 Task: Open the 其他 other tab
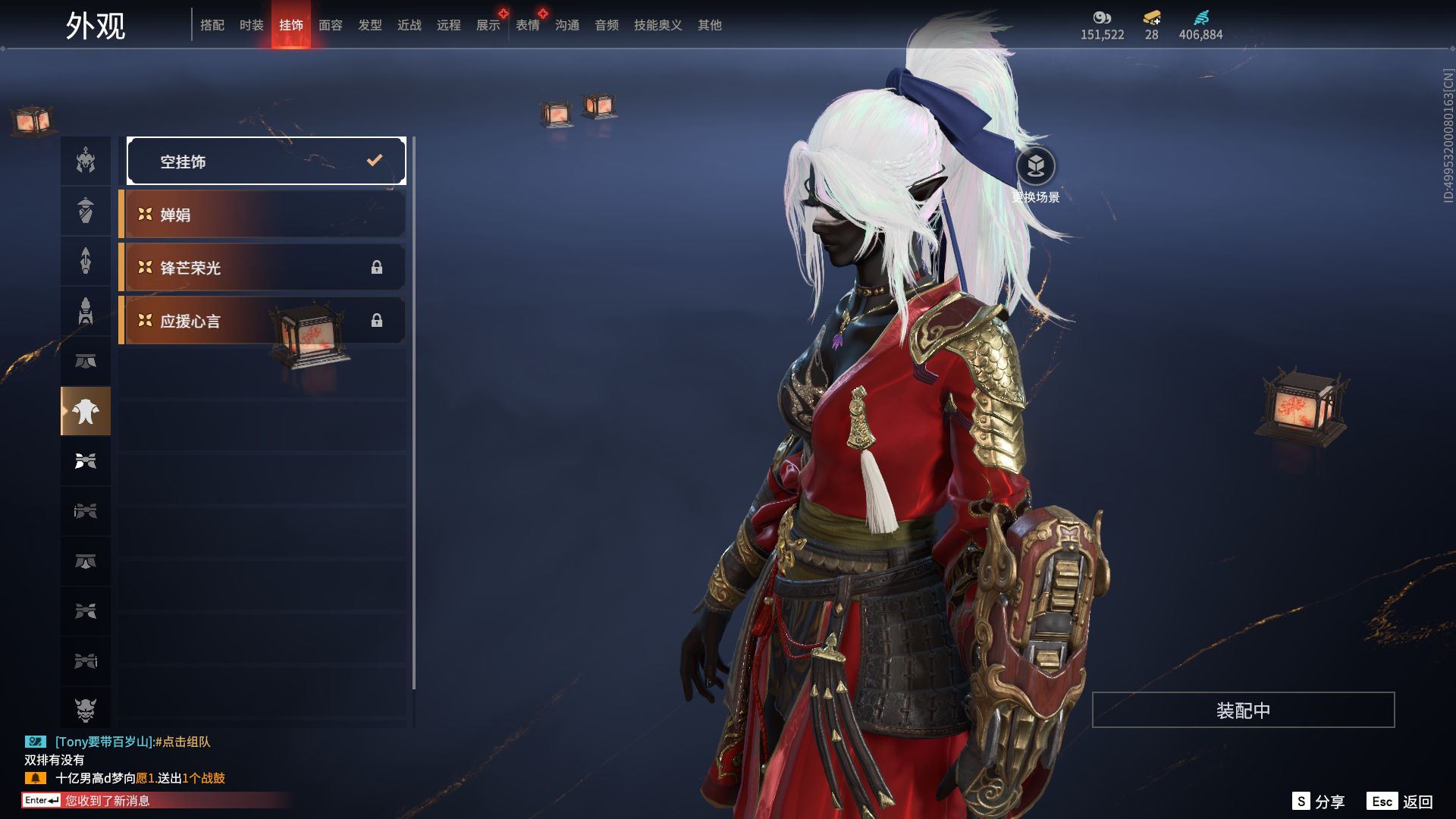710,25
